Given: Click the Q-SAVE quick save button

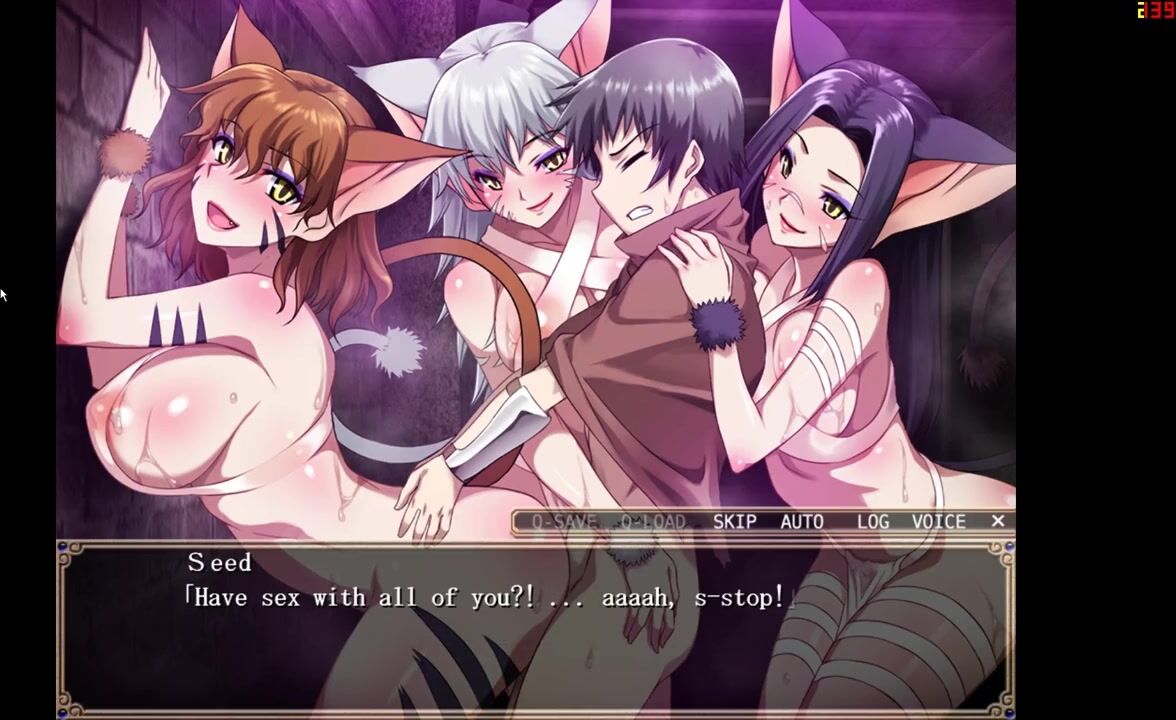Looking at the screenshot, I should 564,521.
